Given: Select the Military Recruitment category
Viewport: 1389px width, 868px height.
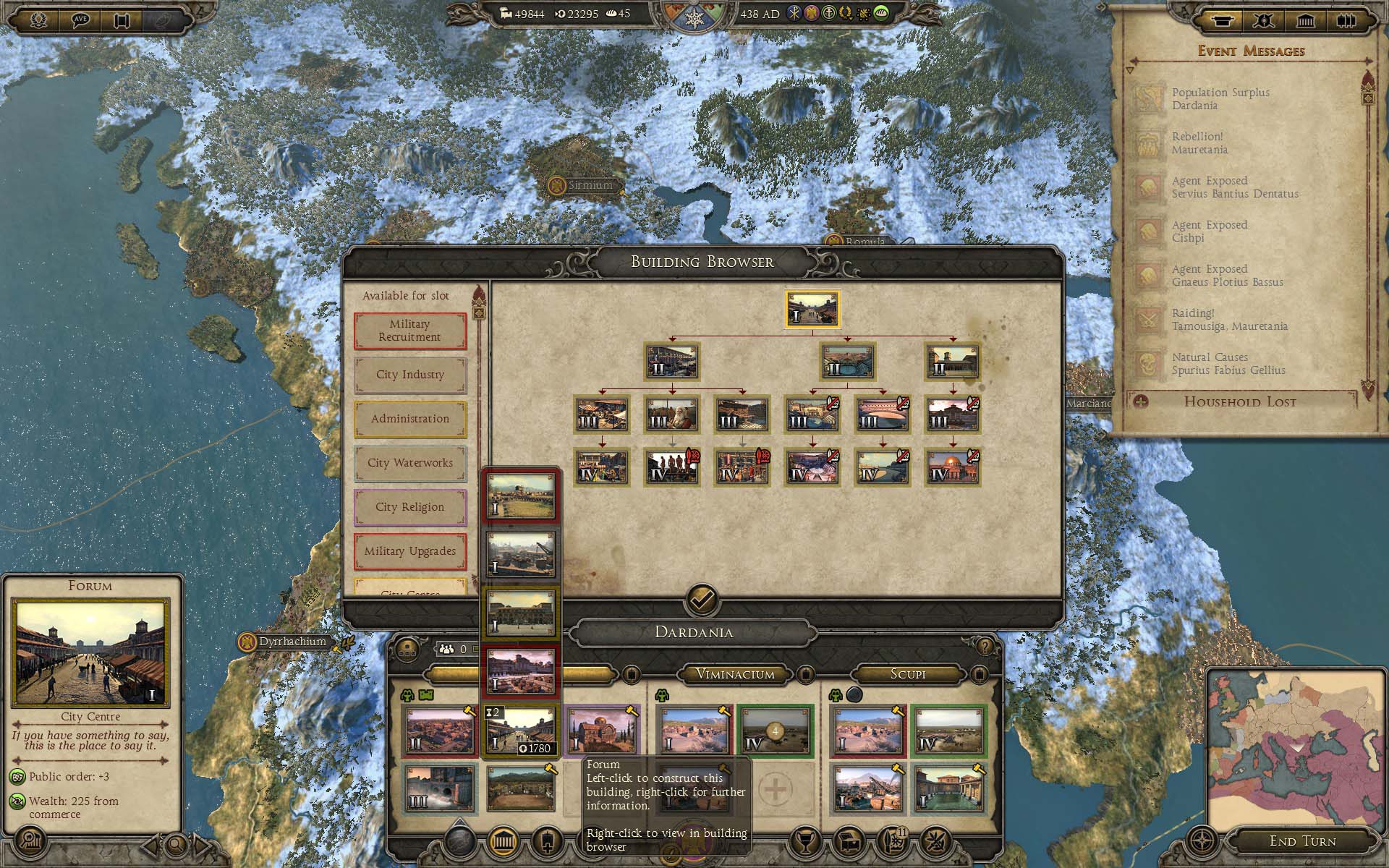Looking at the screenshot, I should 409,331.
